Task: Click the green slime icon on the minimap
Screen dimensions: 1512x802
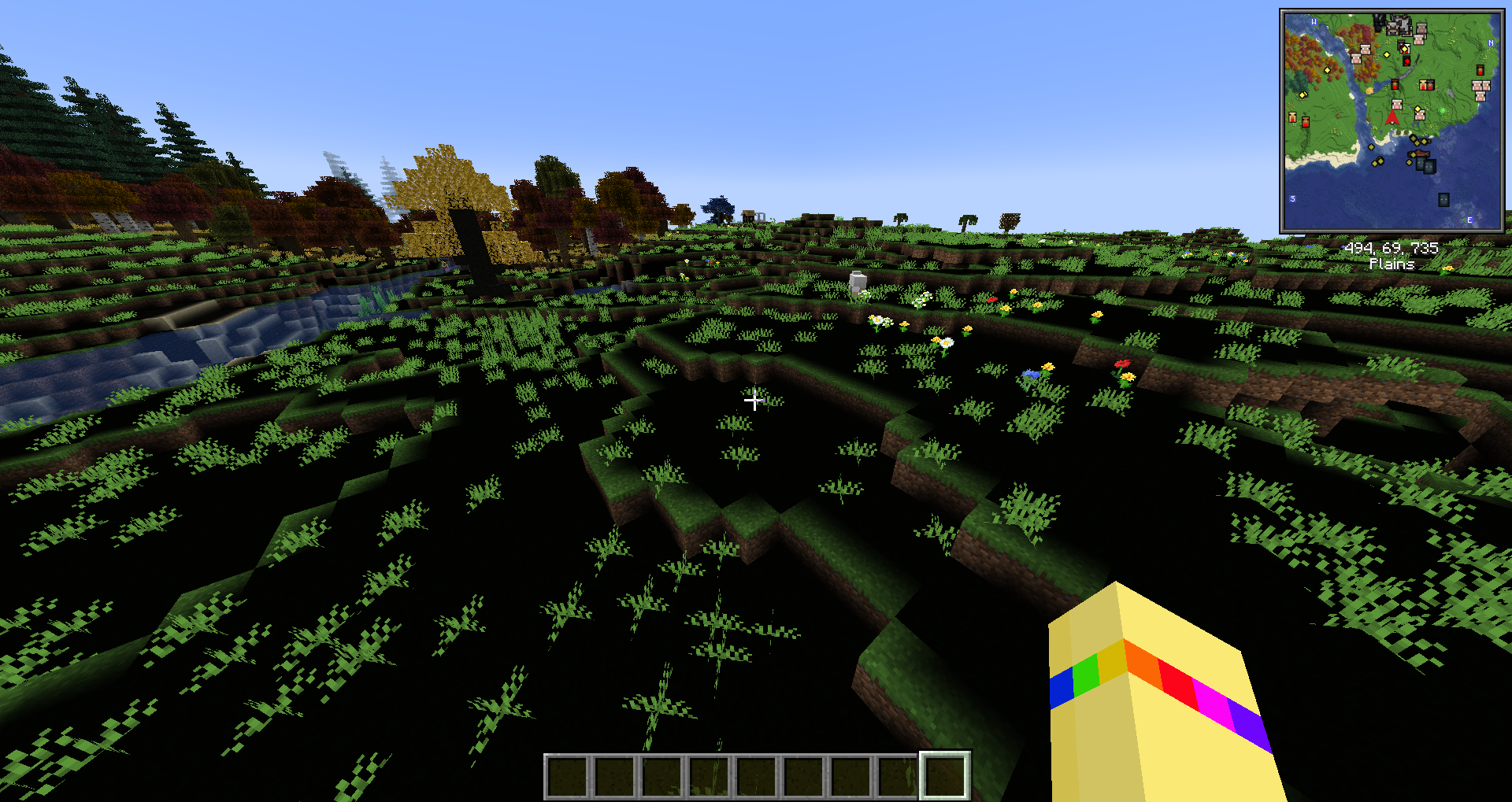Action: [1442, 111]
